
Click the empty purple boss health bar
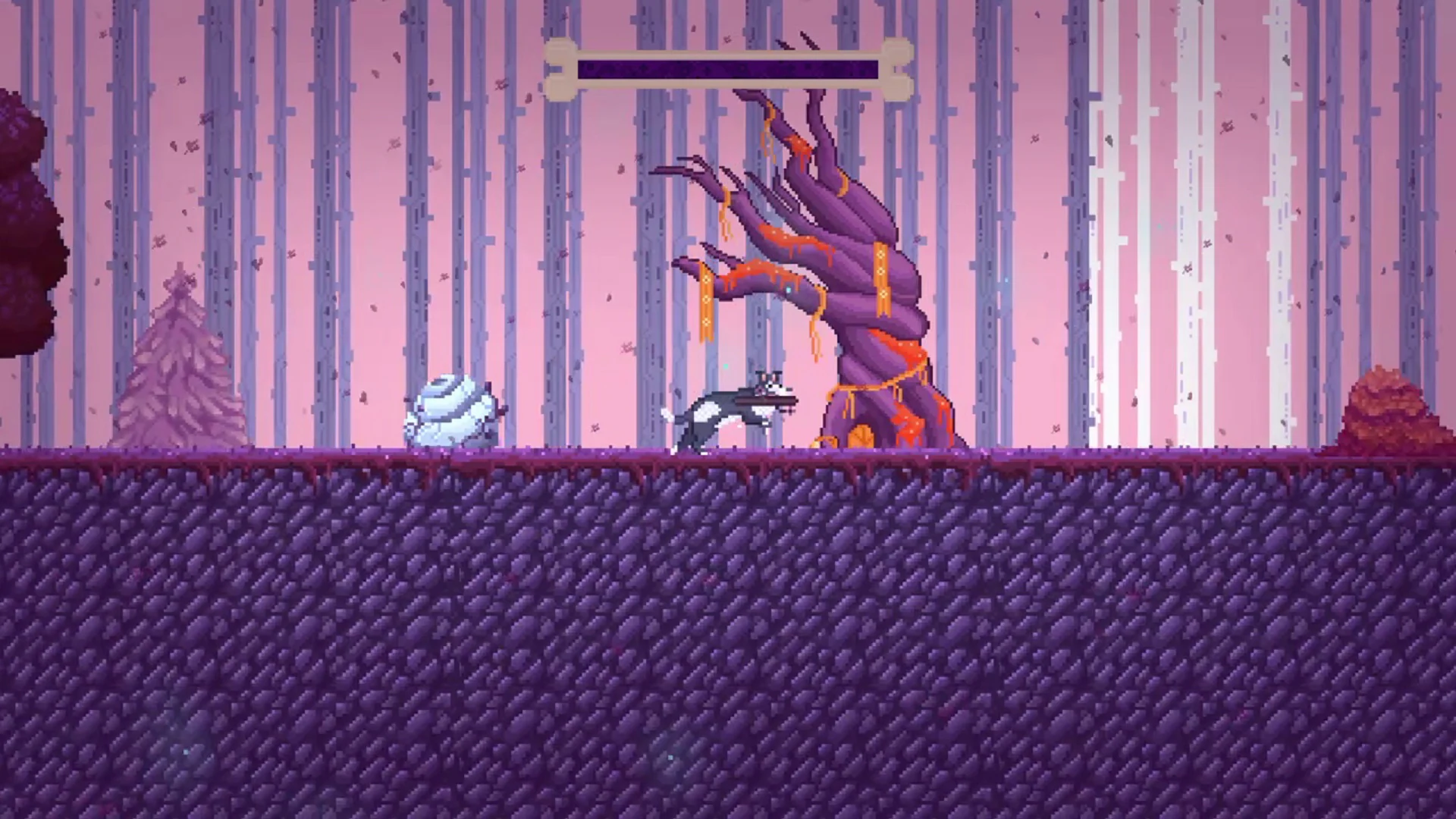728,68
